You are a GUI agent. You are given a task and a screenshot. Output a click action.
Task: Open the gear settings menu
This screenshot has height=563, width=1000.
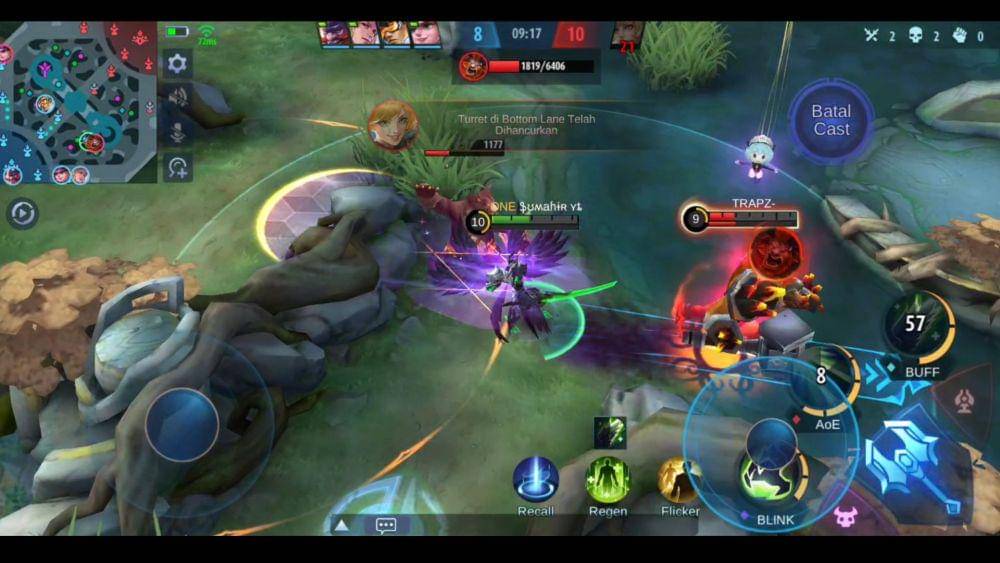(177, 64)
